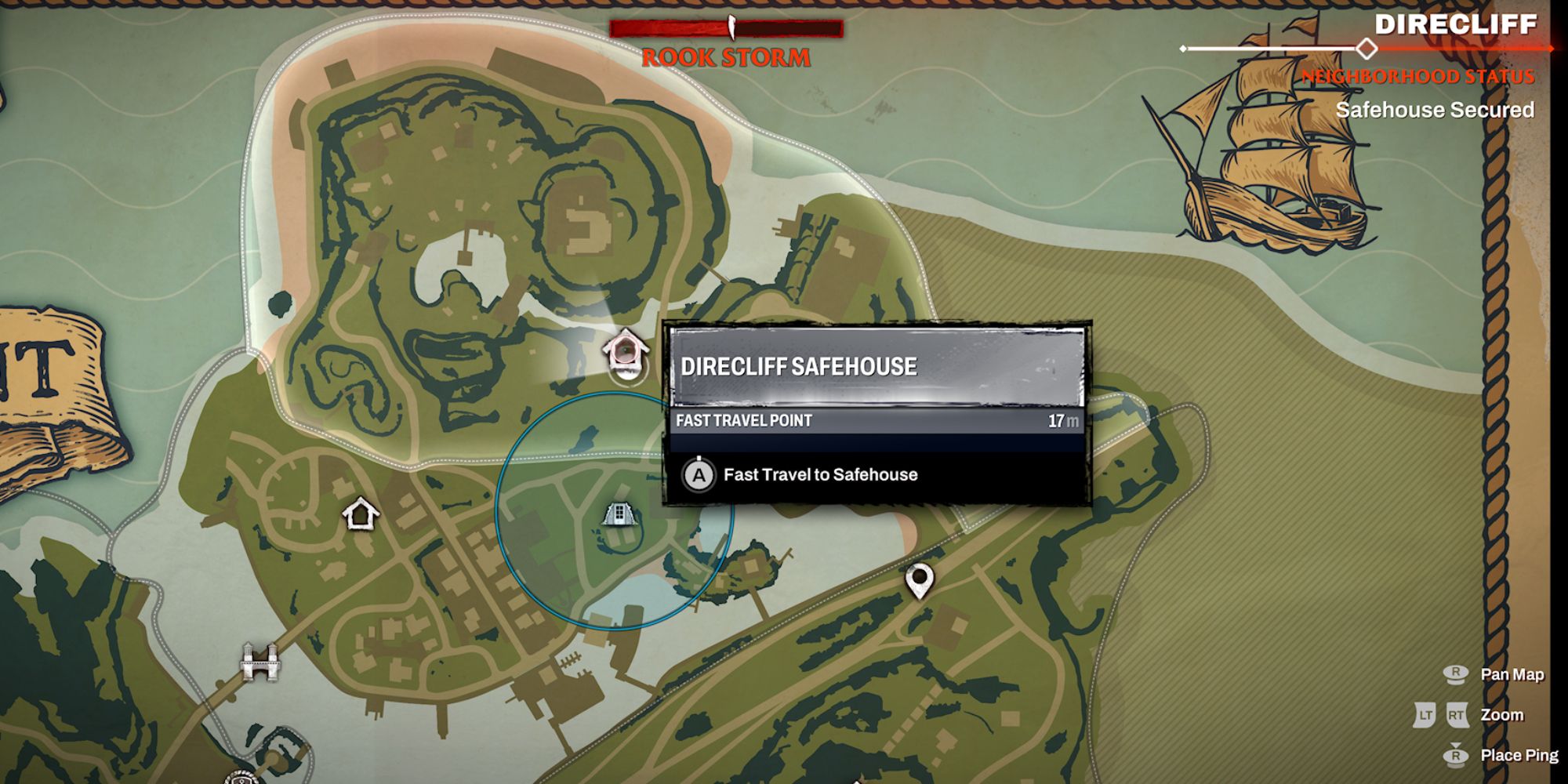Choose Fast Travel to Safehouse option

pos(819,475)
